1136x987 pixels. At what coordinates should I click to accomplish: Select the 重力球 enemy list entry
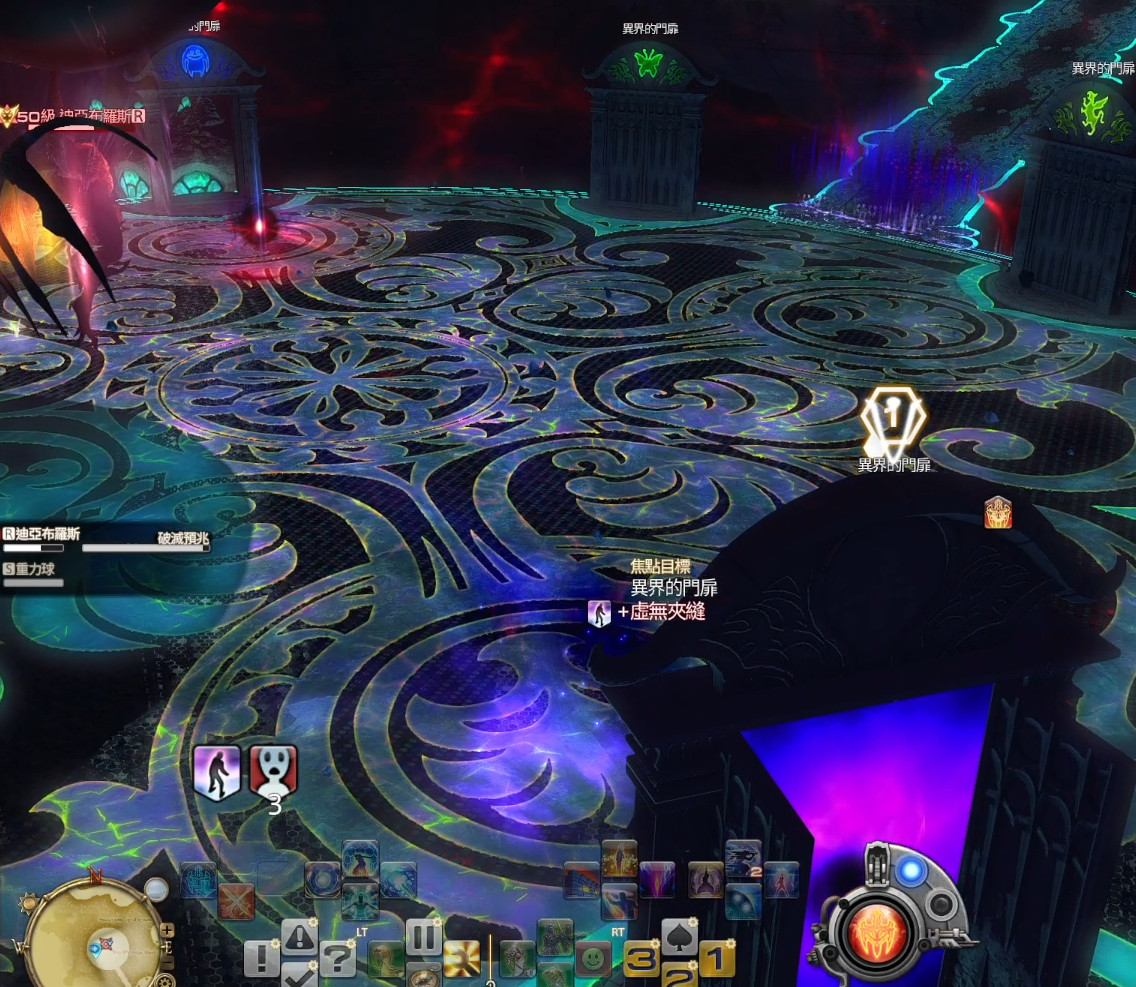[40, 569]
